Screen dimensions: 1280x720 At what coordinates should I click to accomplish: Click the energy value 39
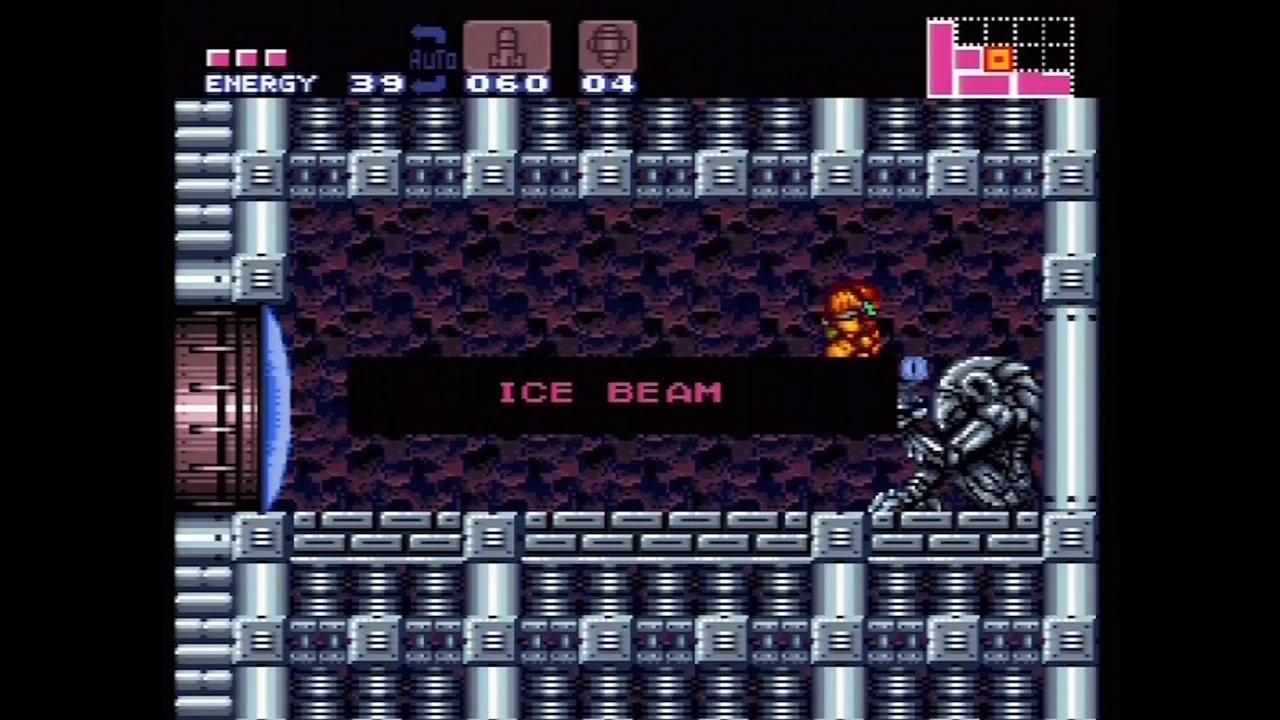pos(375,83)
